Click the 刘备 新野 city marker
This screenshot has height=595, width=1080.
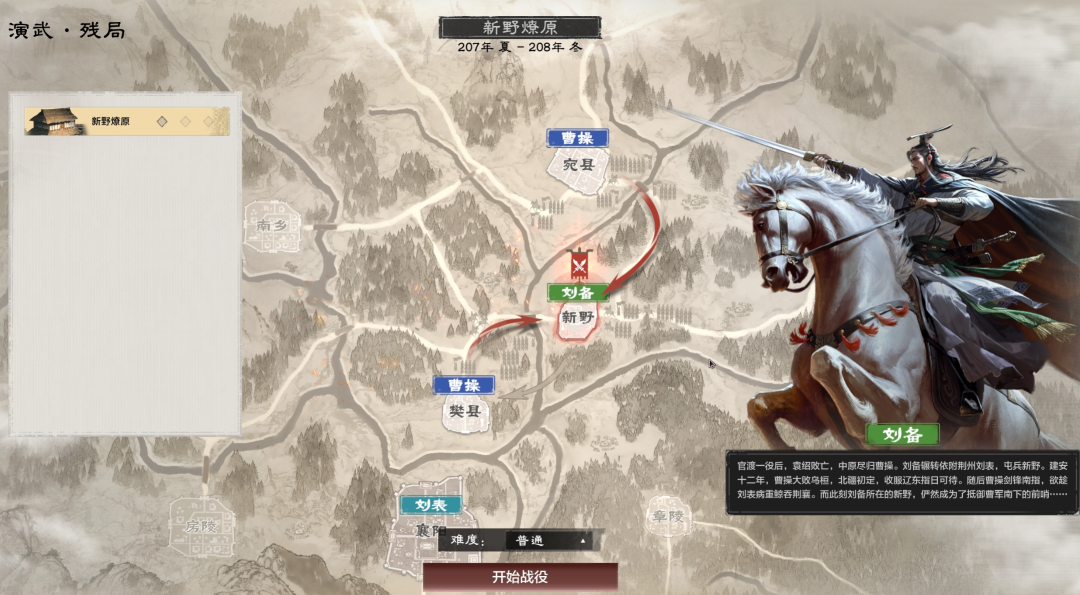578,318
